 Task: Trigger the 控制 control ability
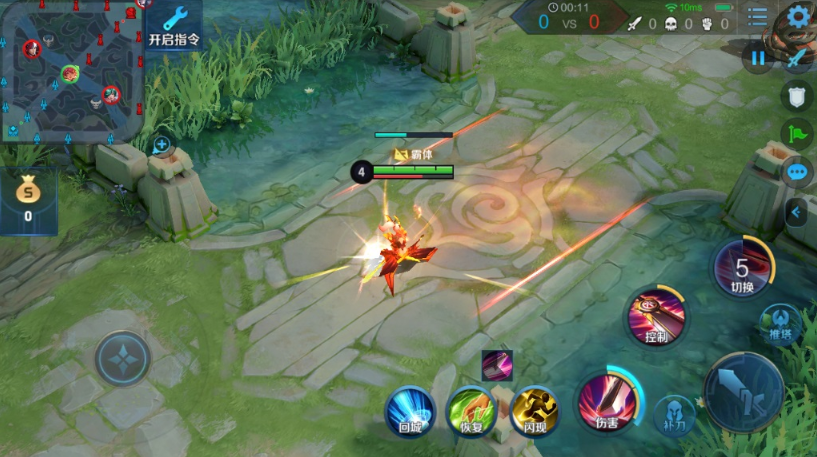point(656,317)
